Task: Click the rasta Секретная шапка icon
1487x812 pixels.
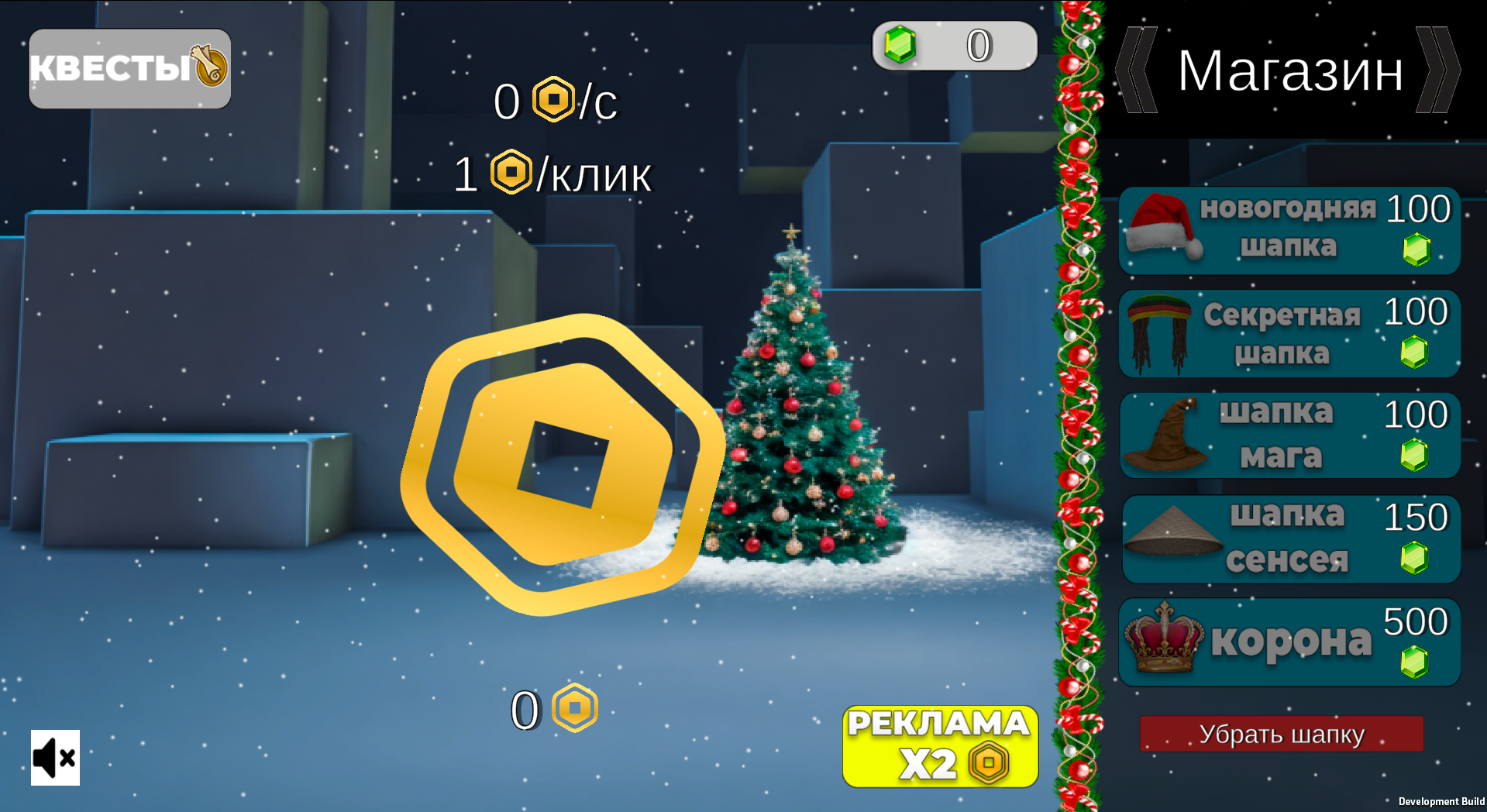Action: (1158, 333)
